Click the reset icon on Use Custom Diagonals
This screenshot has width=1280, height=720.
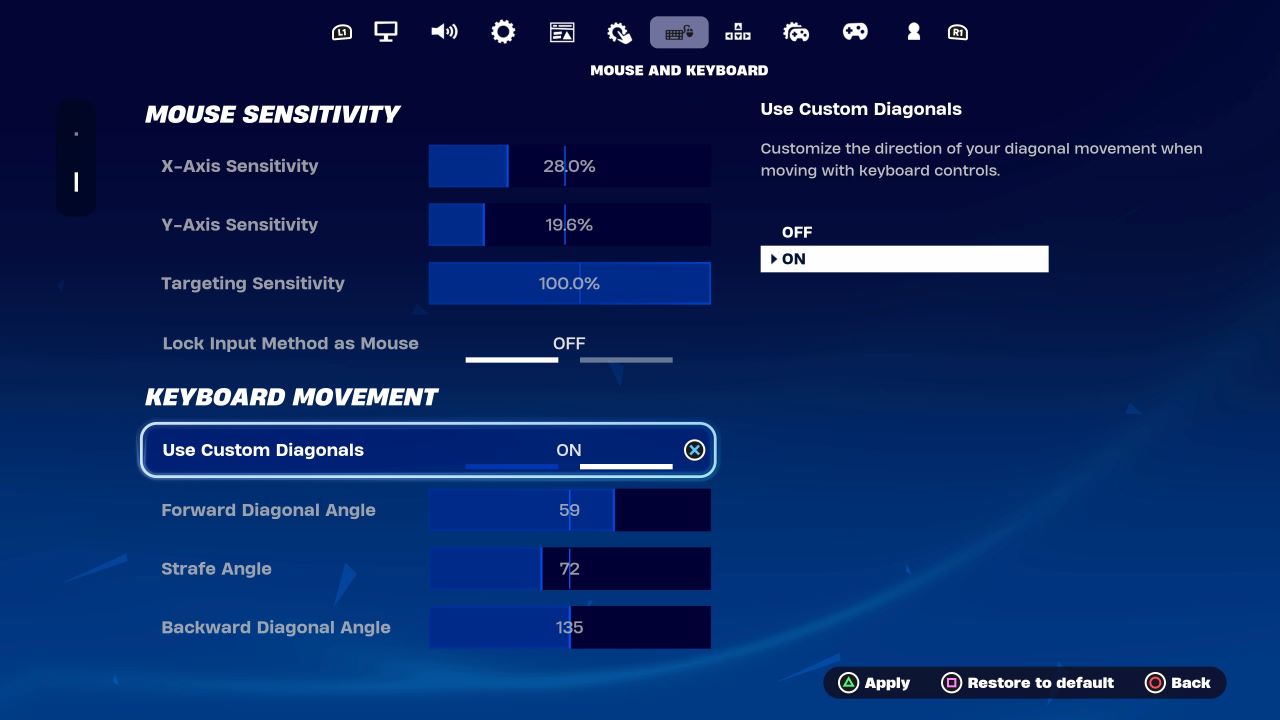(x=694, y=450)
